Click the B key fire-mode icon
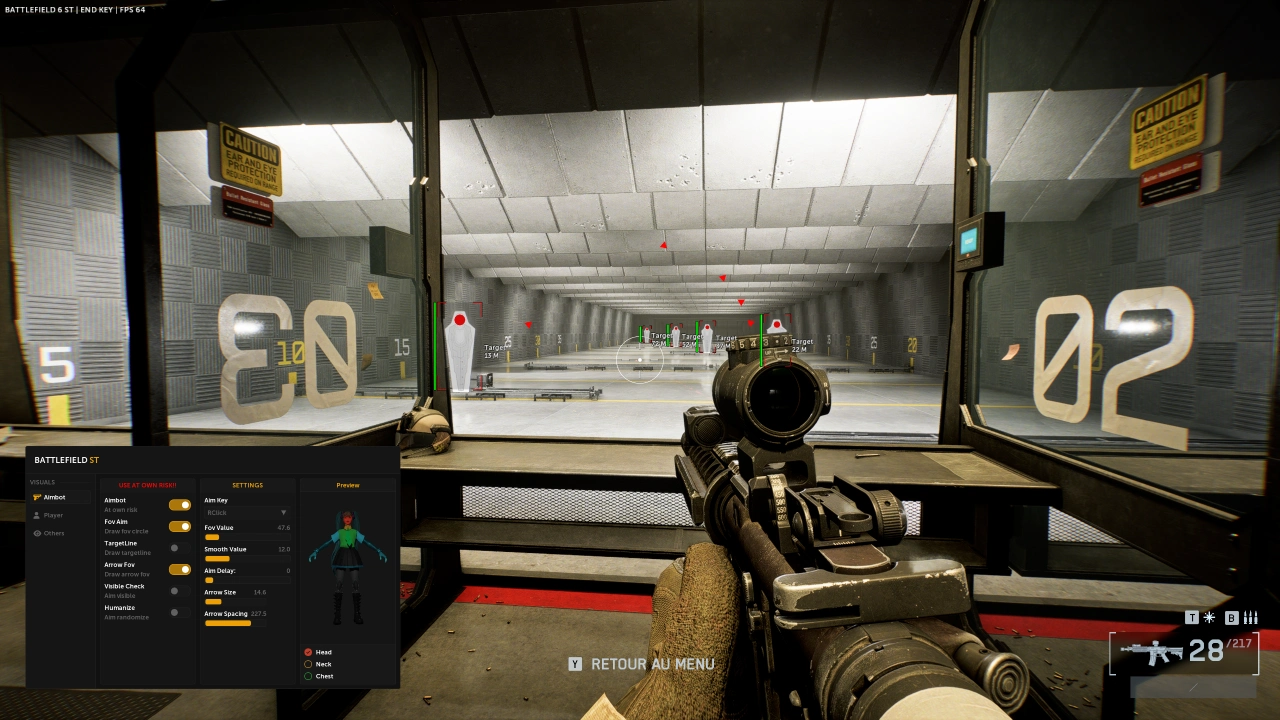 [x=1232, y=617]
